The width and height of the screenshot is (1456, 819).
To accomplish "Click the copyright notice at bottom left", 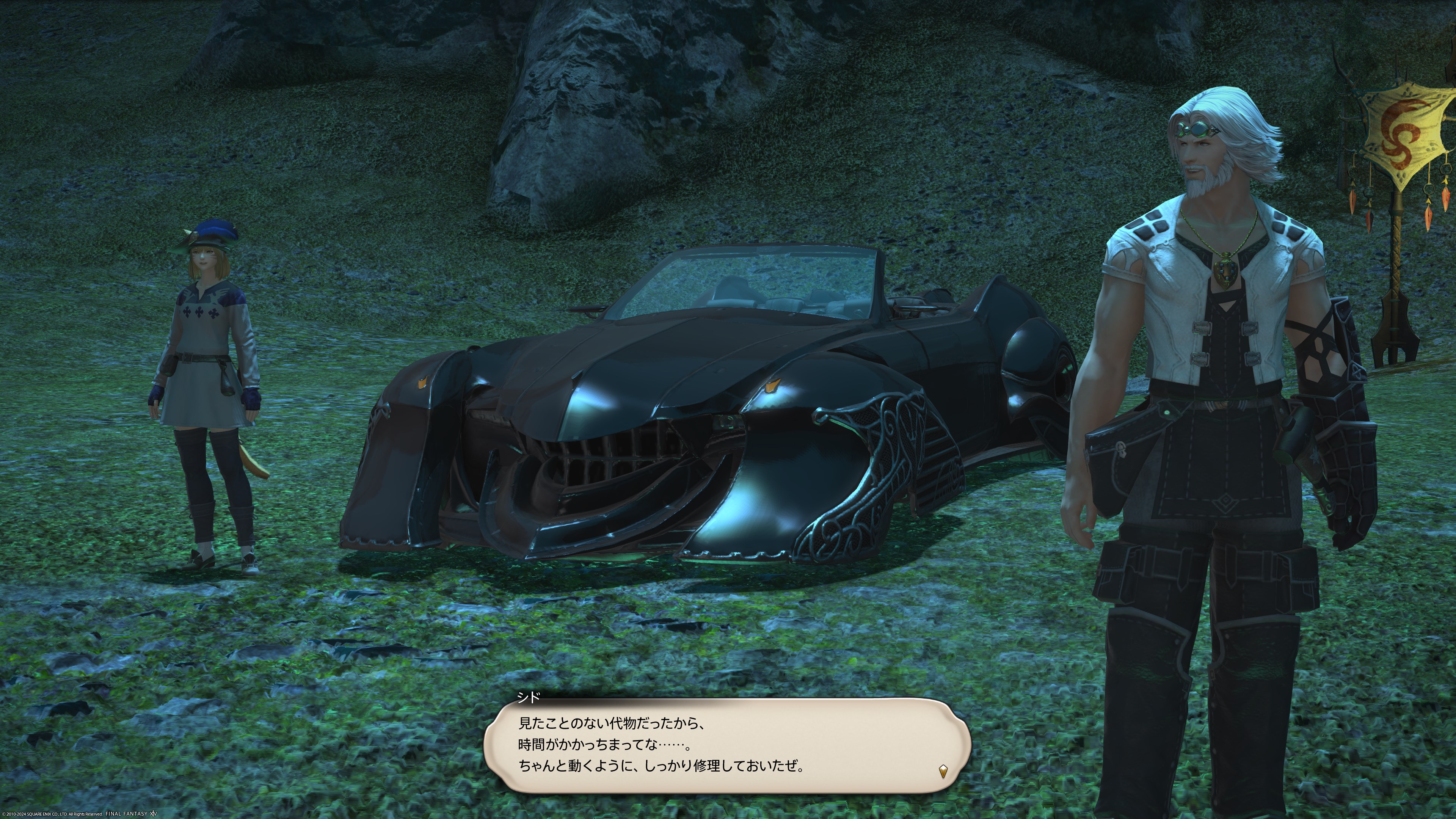I will coord(51,814).
